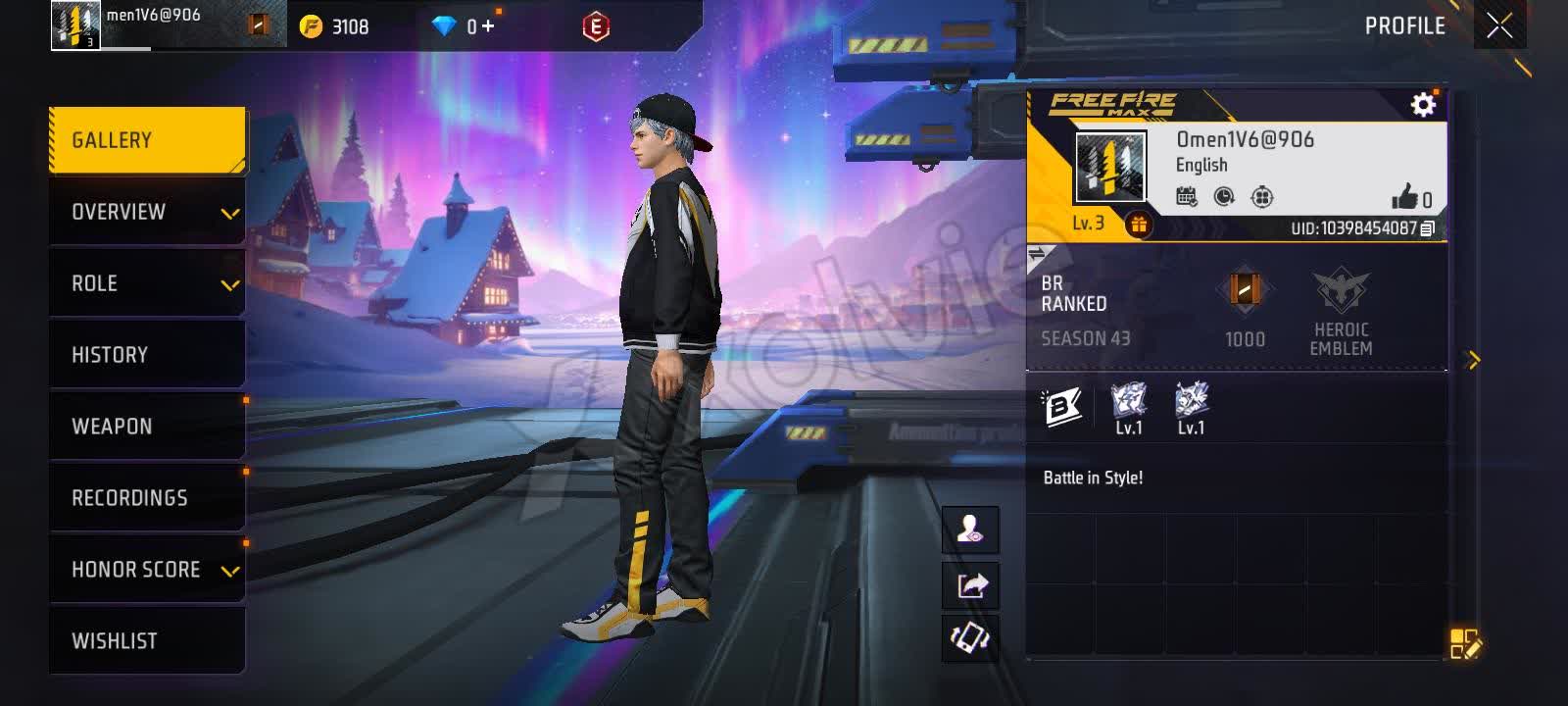Open the History tab
Image resolution: width=1568 pixels, height=706 pixels.
(x=147, y=355)
